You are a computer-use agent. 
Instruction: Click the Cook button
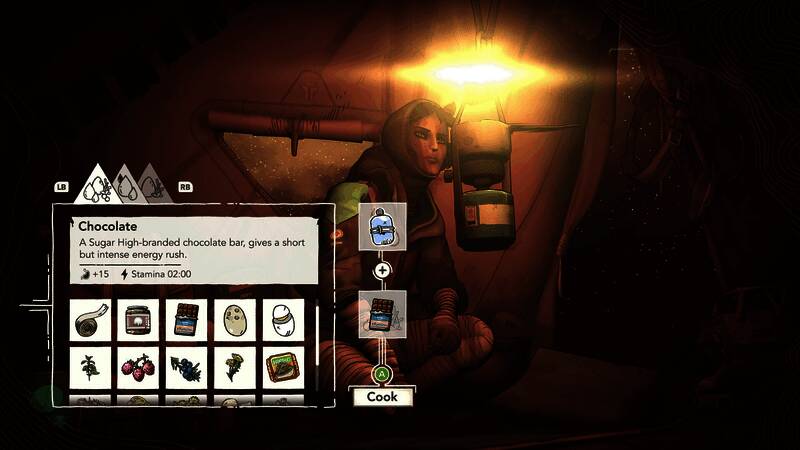click(381, 396)
